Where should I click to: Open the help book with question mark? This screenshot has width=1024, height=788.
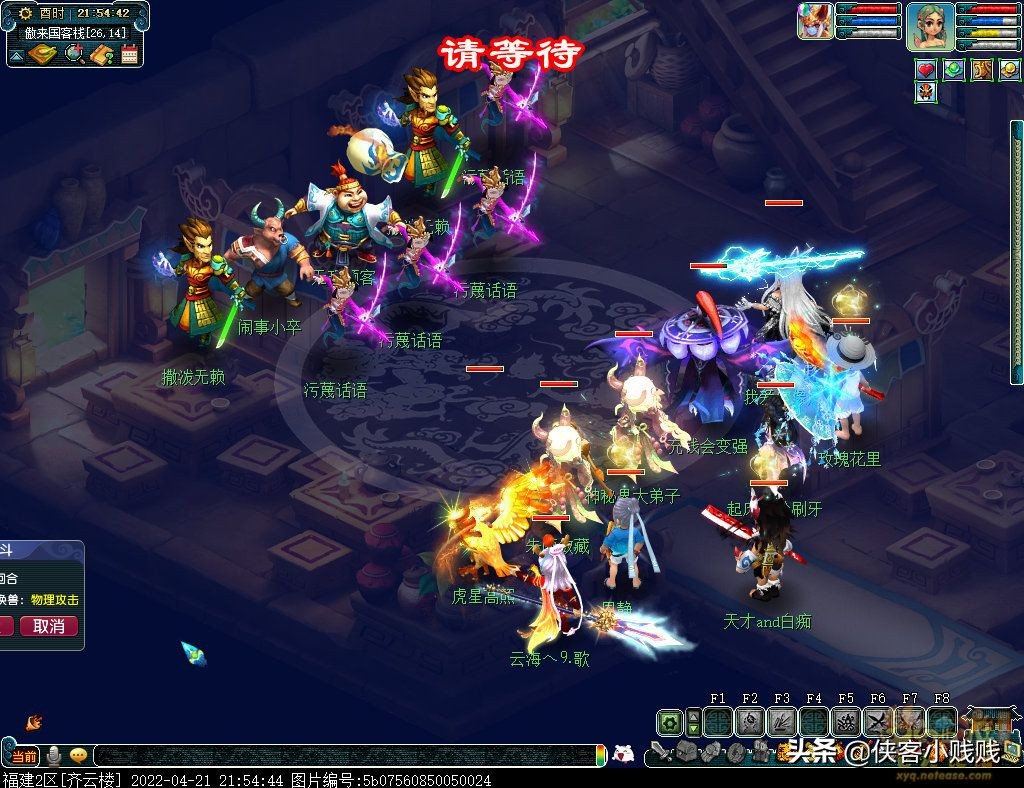[101, 54]
